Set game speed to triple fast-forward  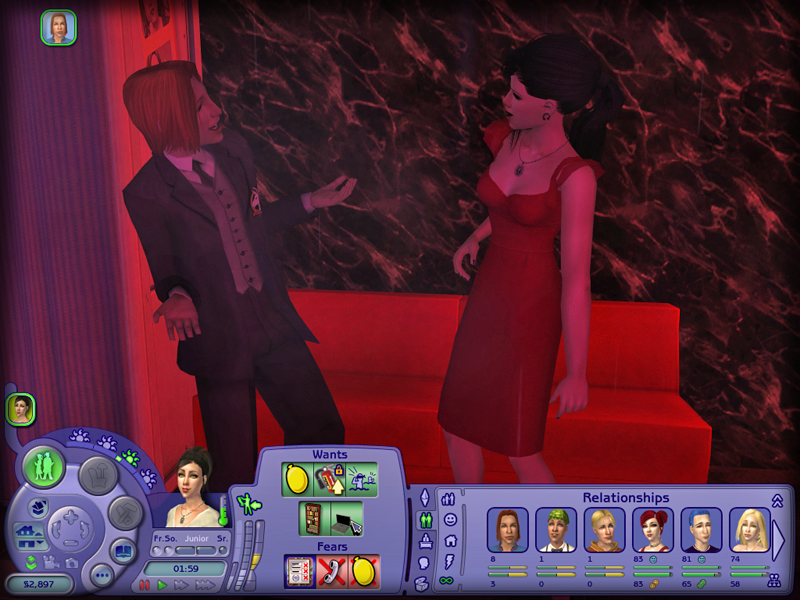(200, 583)
